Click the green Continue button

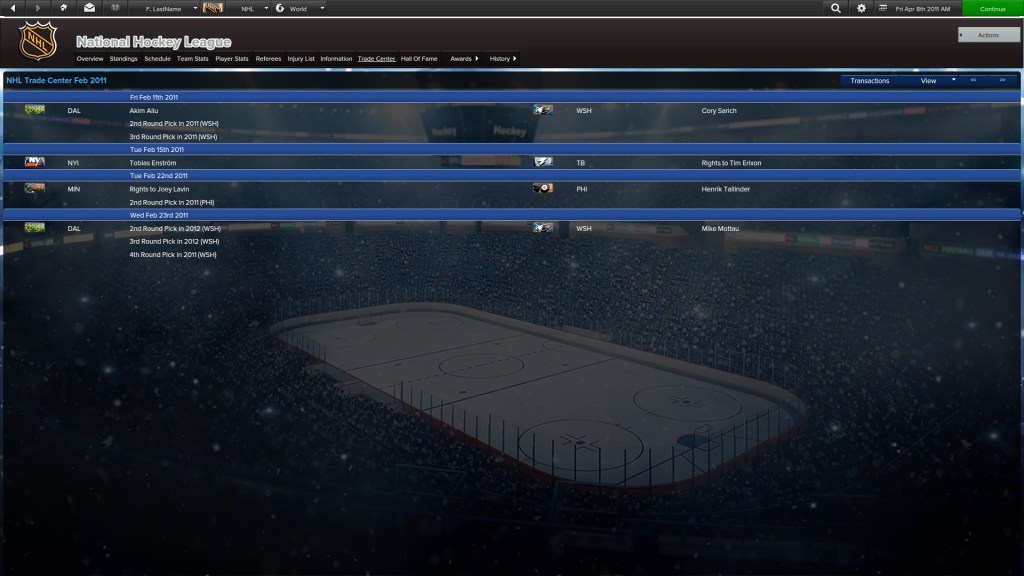992,8
